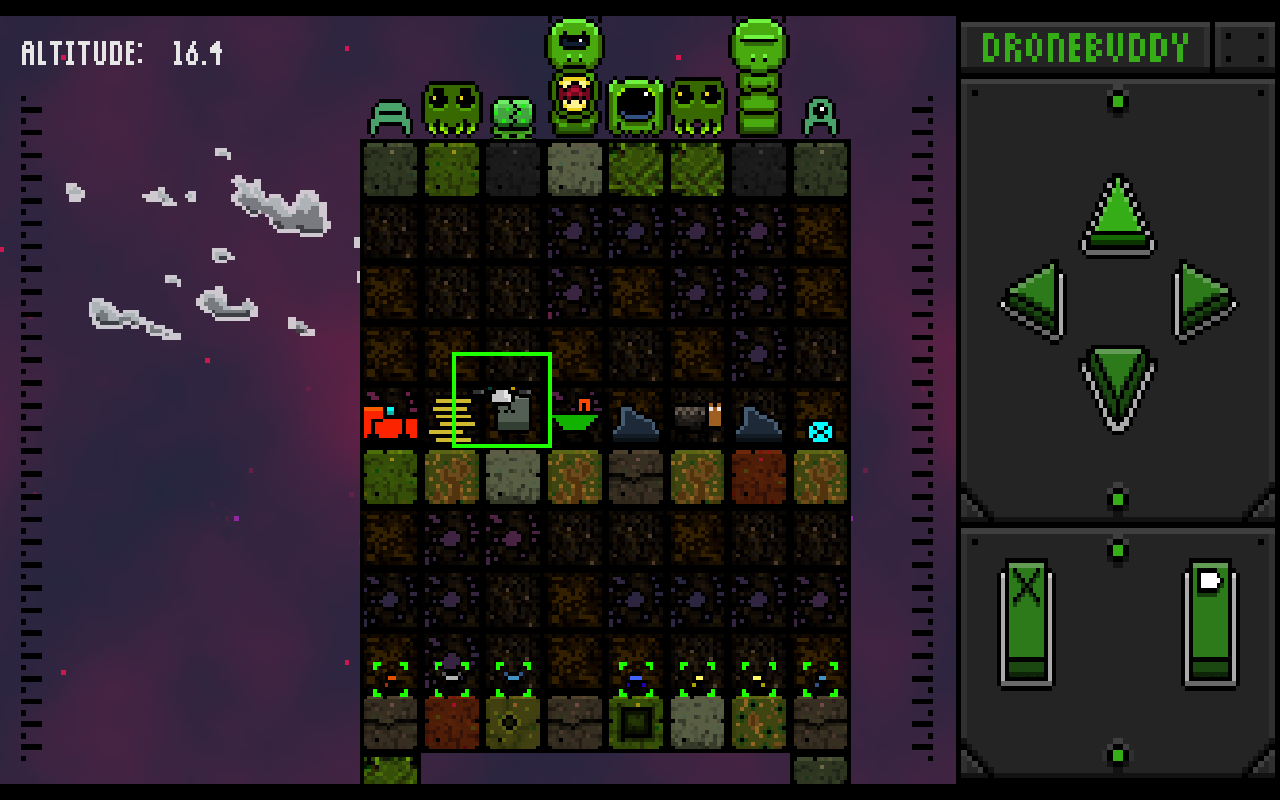Click the left arrow on the DroneBuddy panel
The width and height of the screenshot is (1280, 800).
click(x=1034, y=300)
